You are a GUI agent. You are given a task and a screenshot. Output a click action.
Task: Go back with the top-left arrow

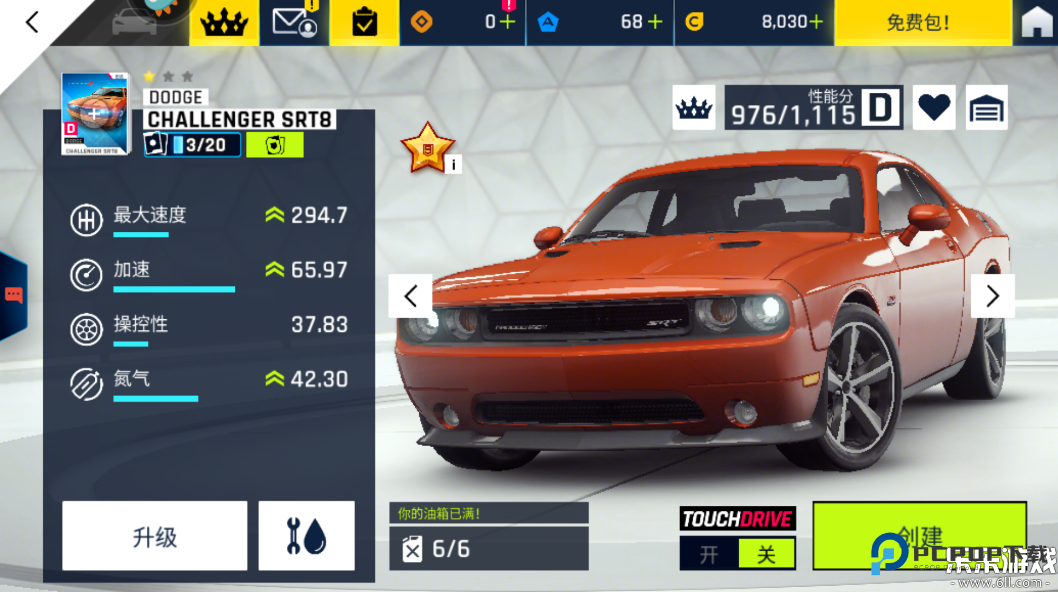point(32,22)
